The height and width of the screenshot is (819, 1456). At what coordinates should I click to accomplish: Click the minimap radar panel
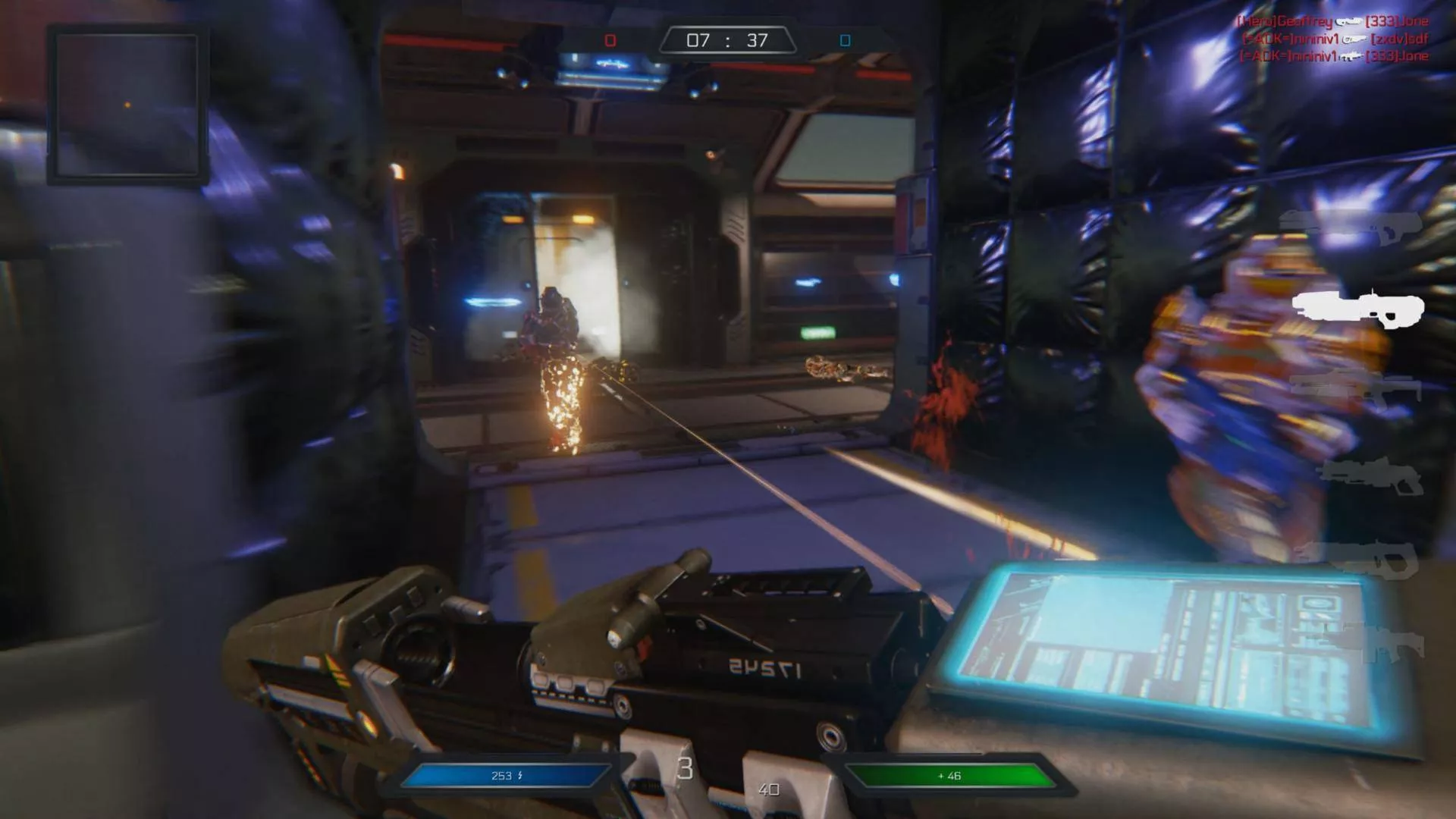pos(127,105)
